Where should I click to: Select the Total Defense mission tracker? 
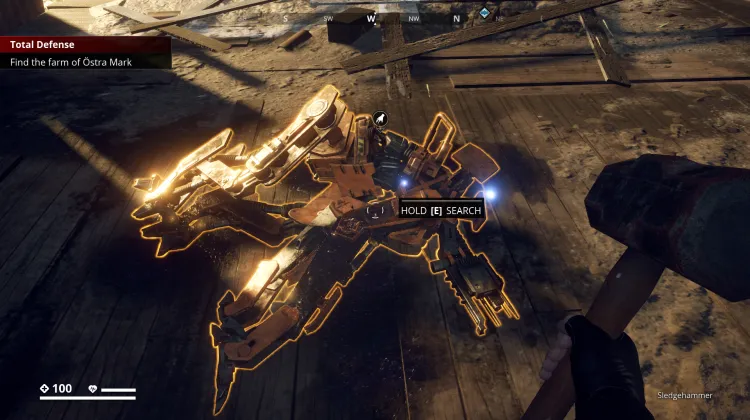click(x=85, y=45)
